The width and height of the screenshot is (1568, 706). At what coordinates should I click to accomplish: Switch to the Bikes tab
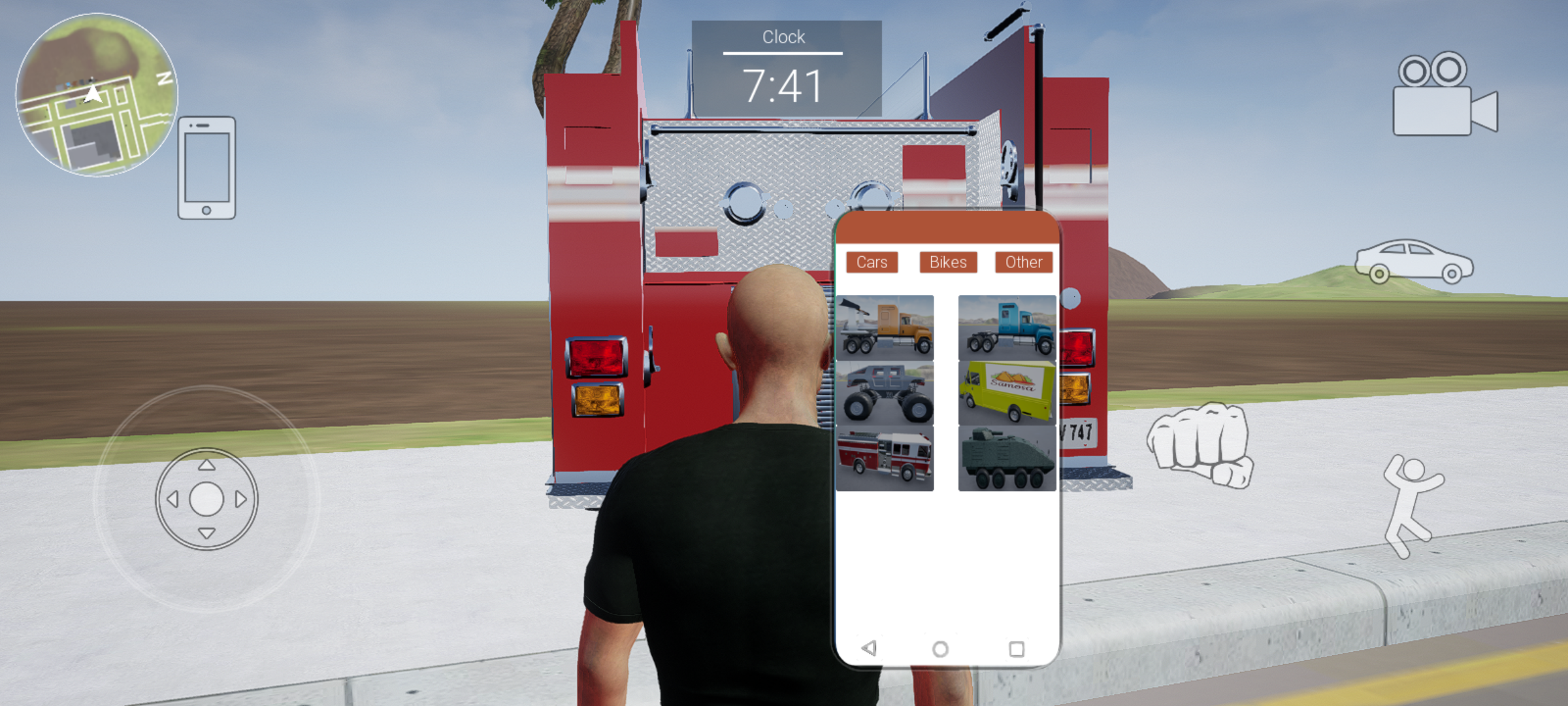pyautogui.click(x=948, y=263)
